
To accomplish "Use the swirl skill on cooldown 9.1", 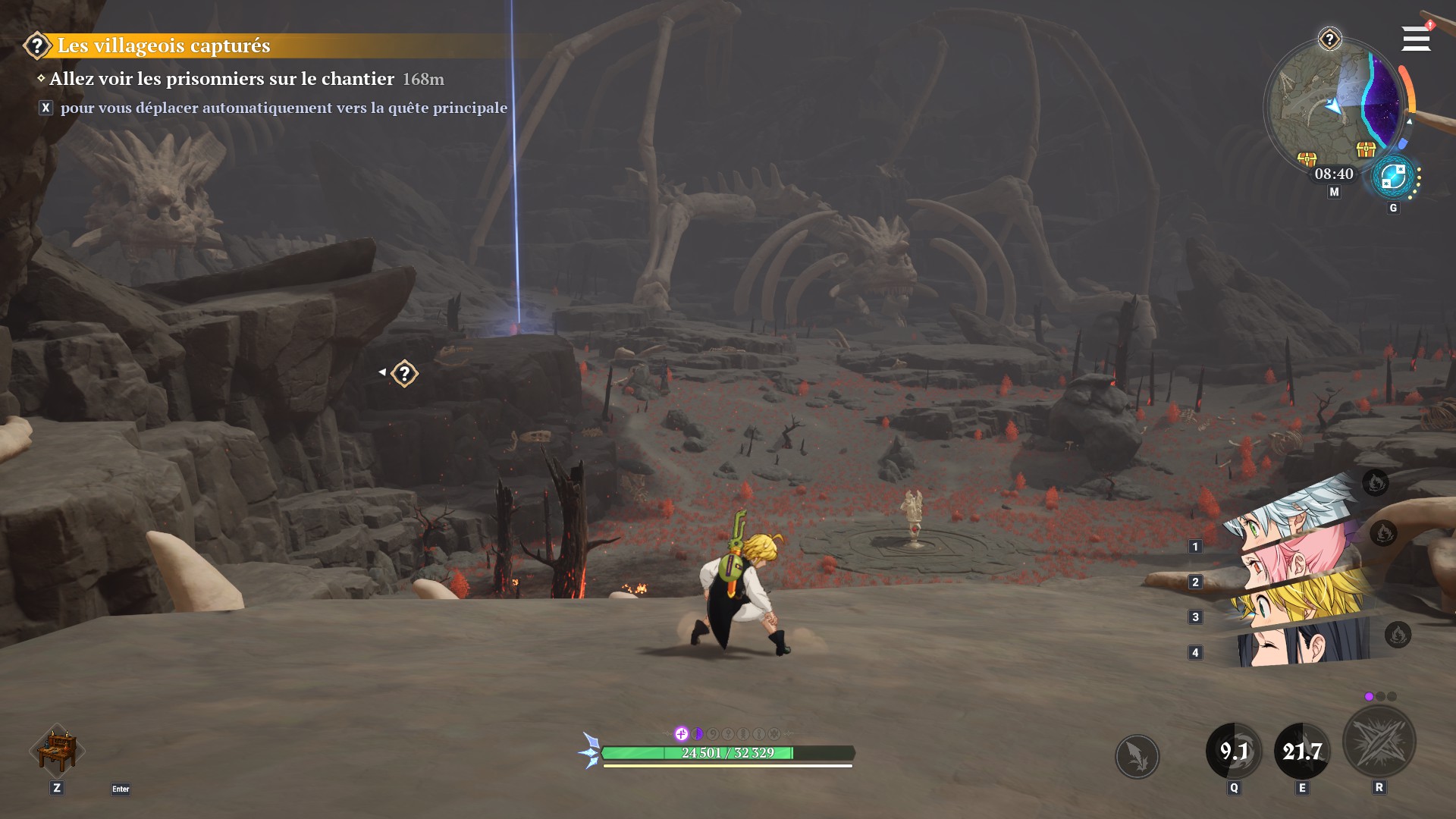I will 1234,751.
